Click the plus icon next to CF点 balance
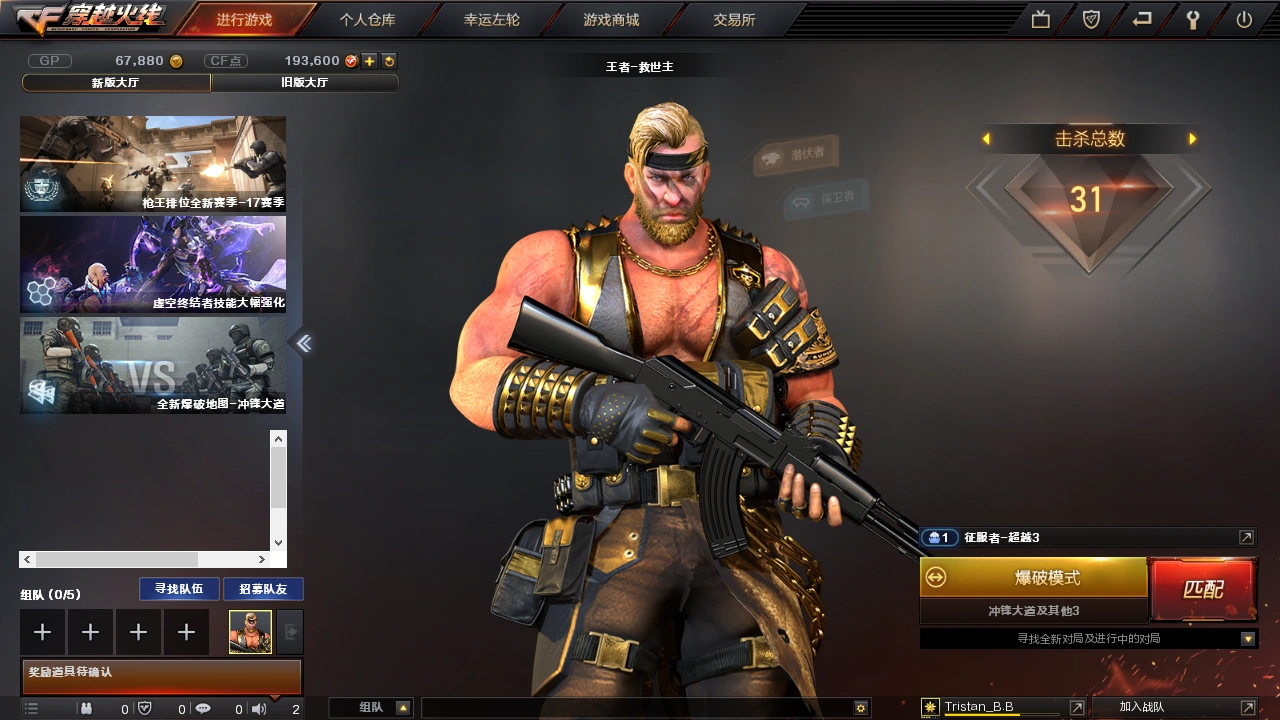 371,60
